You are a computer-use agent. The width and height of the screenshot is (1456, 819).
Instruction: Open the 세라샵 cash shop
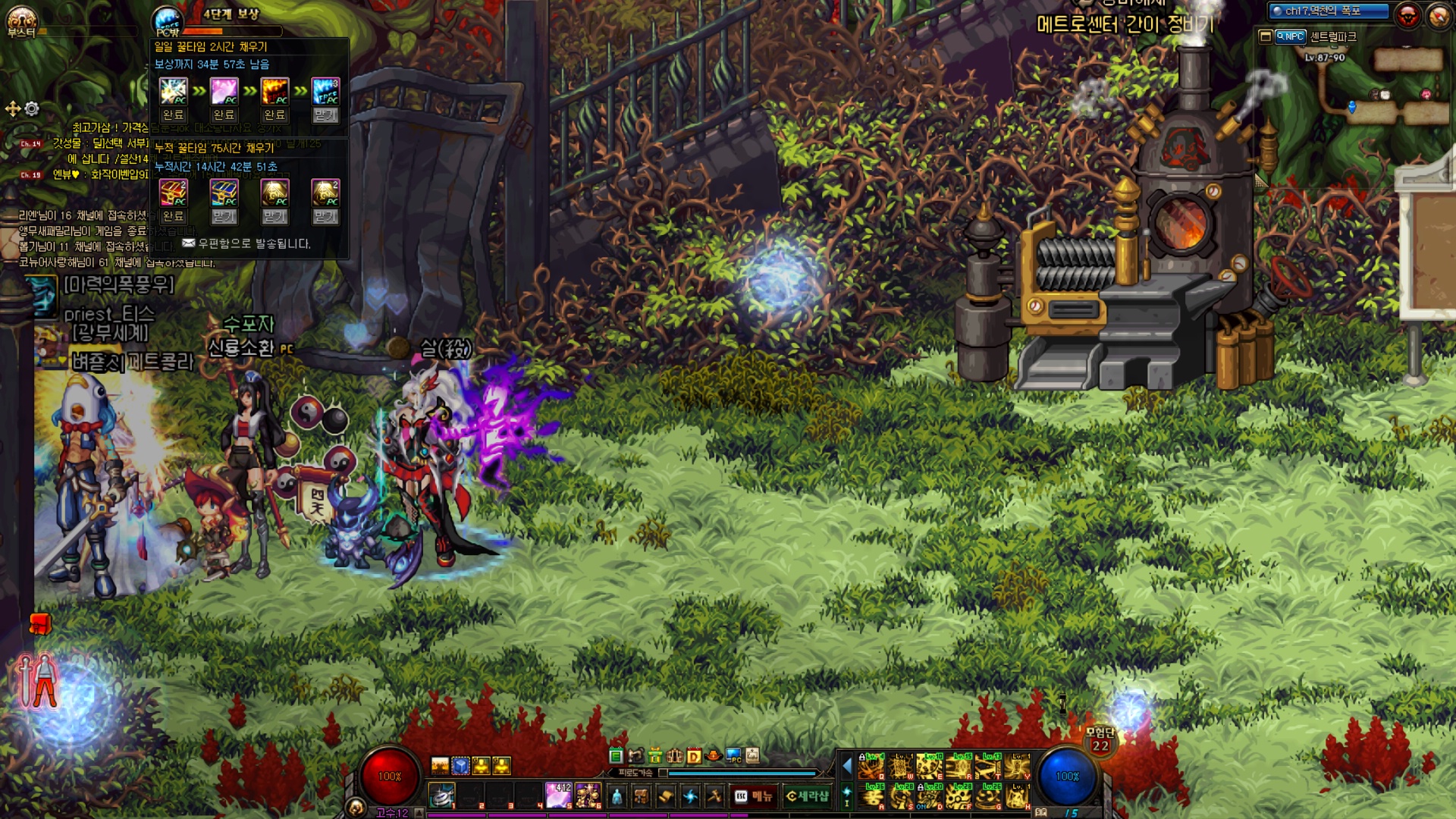point(807,795)
